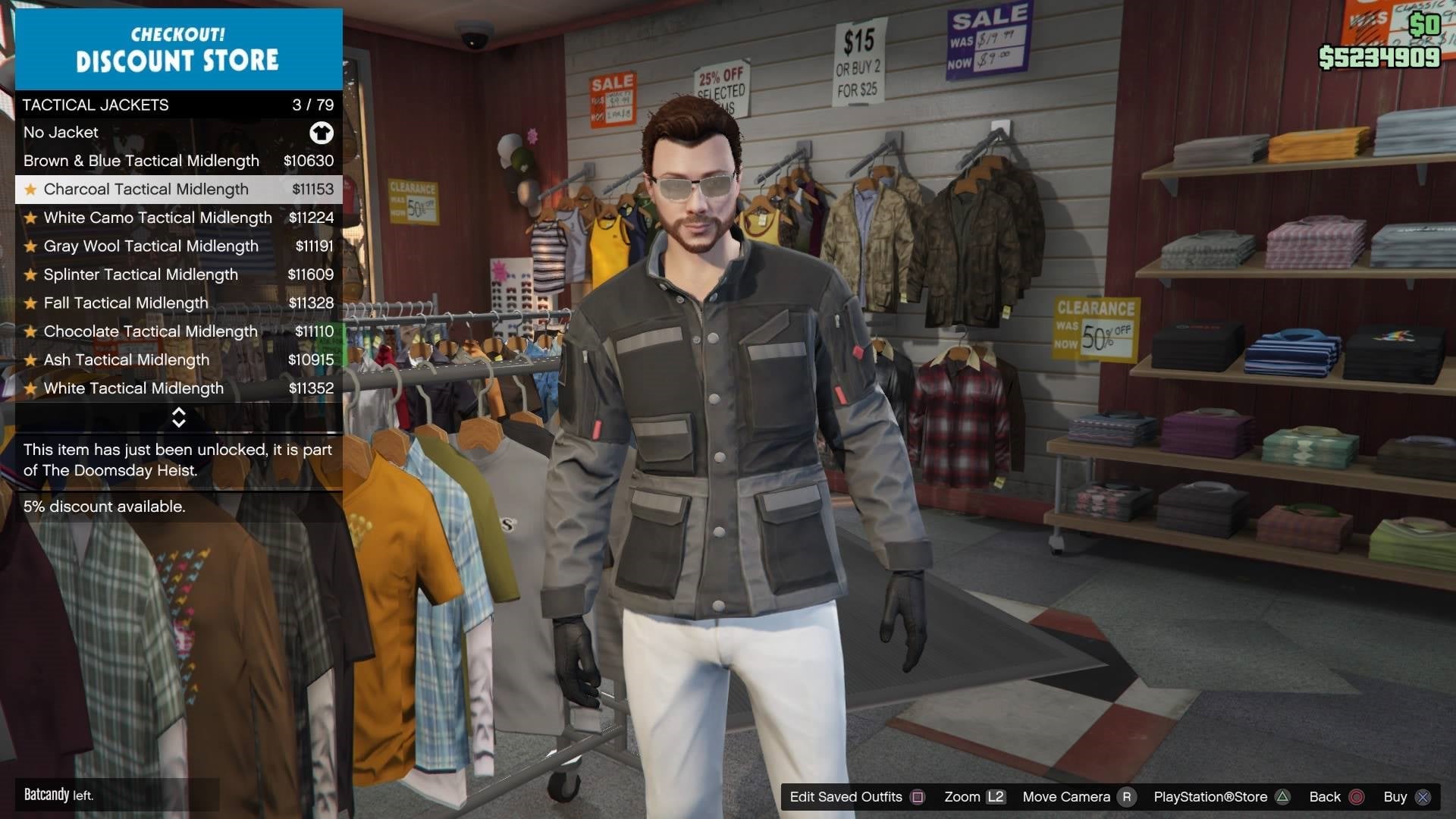1456x819 pixels.
Task: Open the TACTICAL JACKETS category header
Action: tap(95, 105)
